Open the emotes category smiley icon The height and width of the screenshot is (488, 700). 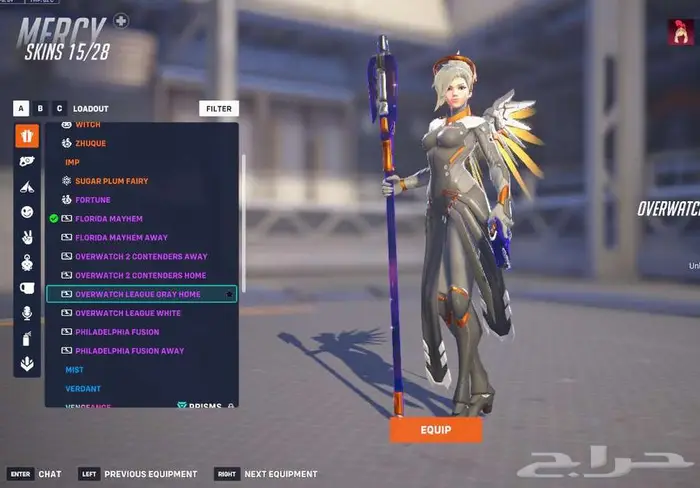coord(27,212)
